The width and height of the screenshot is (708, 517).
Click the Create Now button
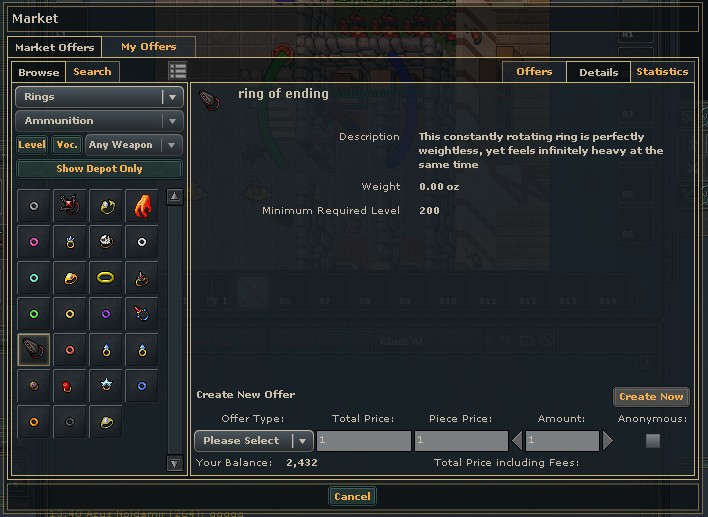pos(651,397)
